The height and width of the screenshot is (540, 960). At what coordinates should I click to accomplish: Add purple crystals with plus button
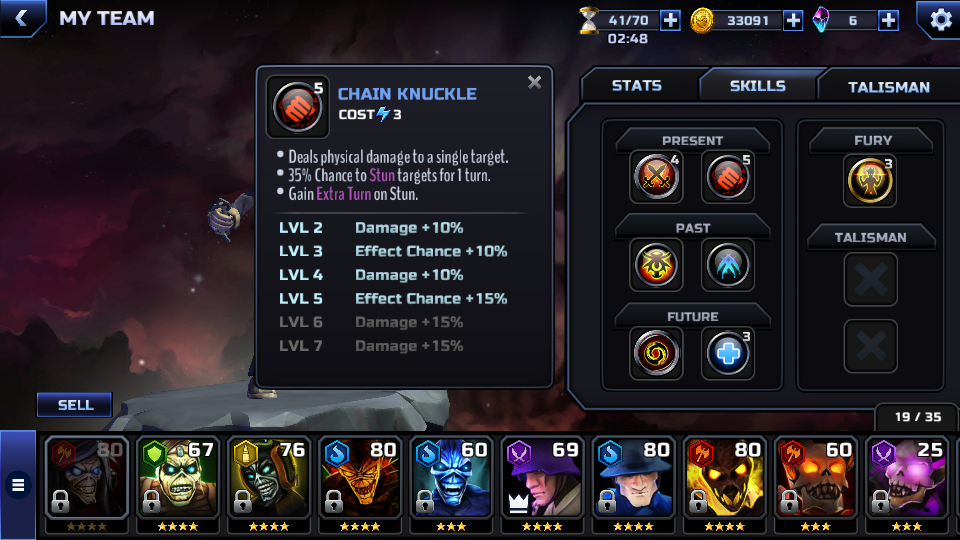pyautogui.click(x=888, y=20)
